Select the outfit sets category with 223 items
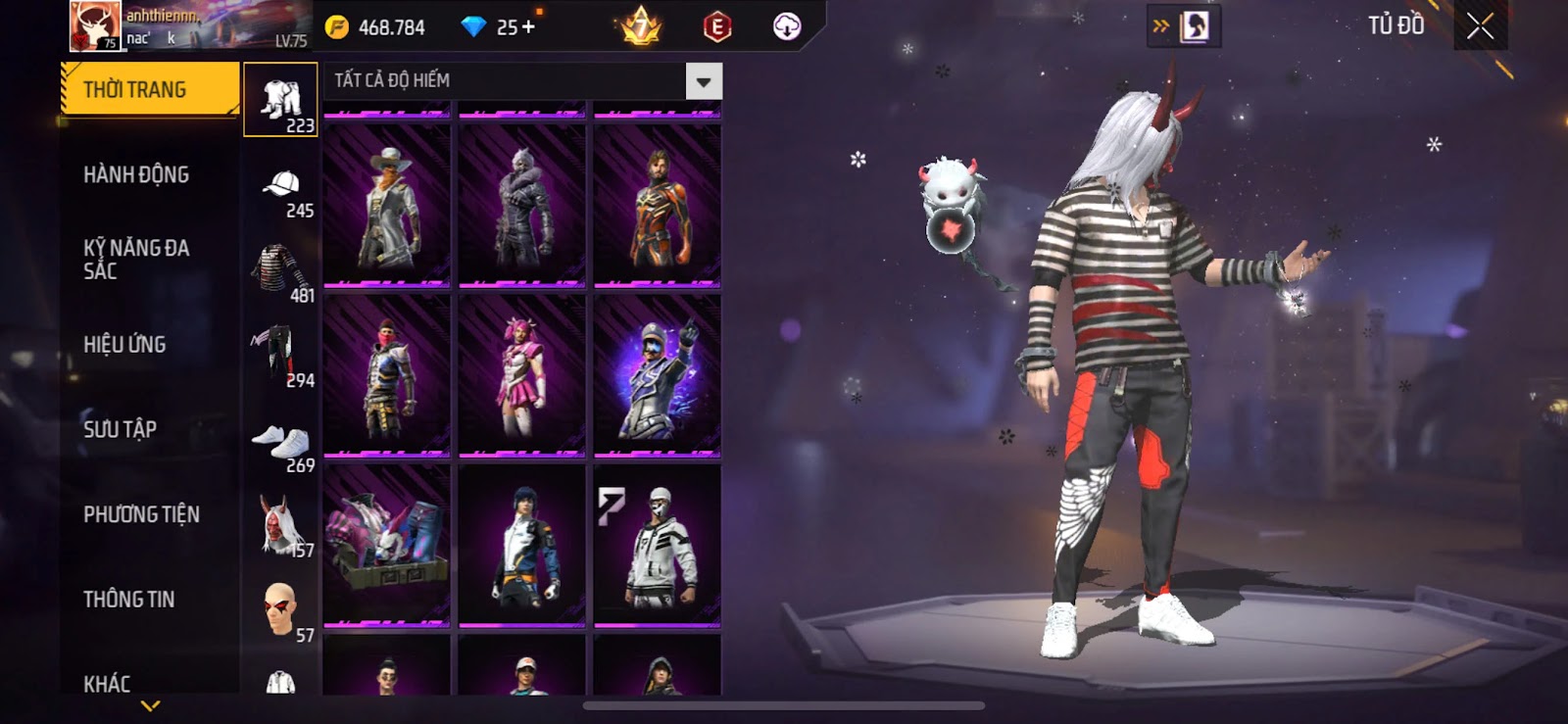Image resolution: width=1568 pixels, height=724 pixels. pyautogui.click(x=280, y=100)
